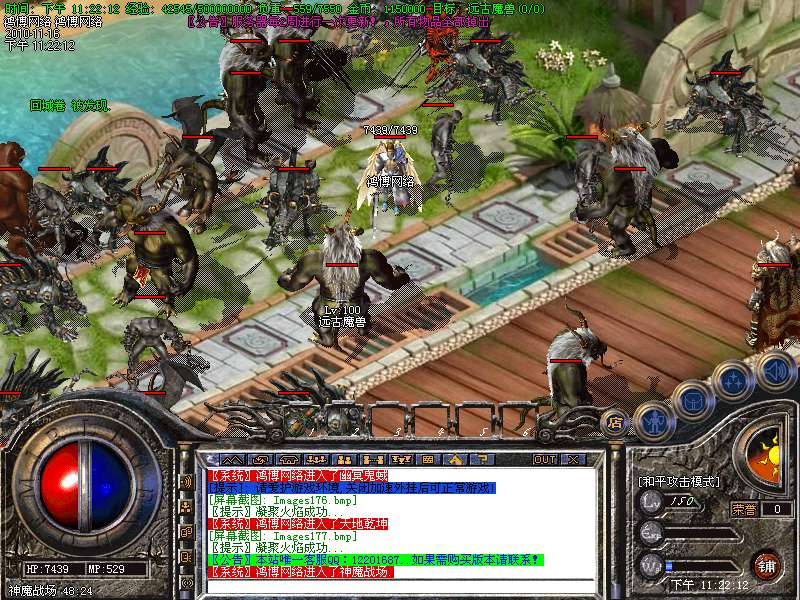
Task: Select the topmost chat channel side button
Action: point(186,481)
